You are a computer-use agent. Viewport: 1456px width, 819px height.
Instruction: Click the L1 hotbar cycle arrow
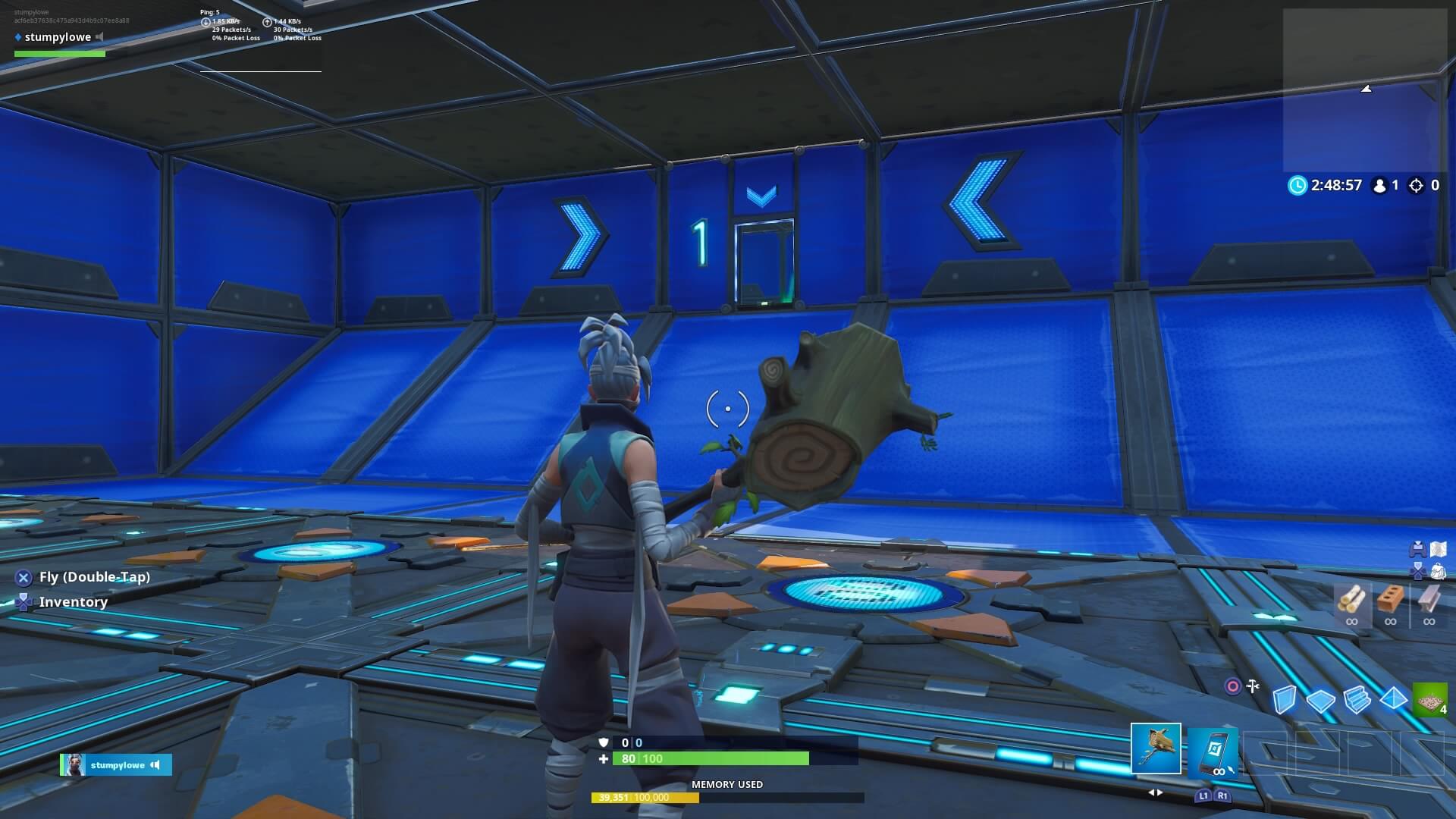click(x=1203, y=795)
